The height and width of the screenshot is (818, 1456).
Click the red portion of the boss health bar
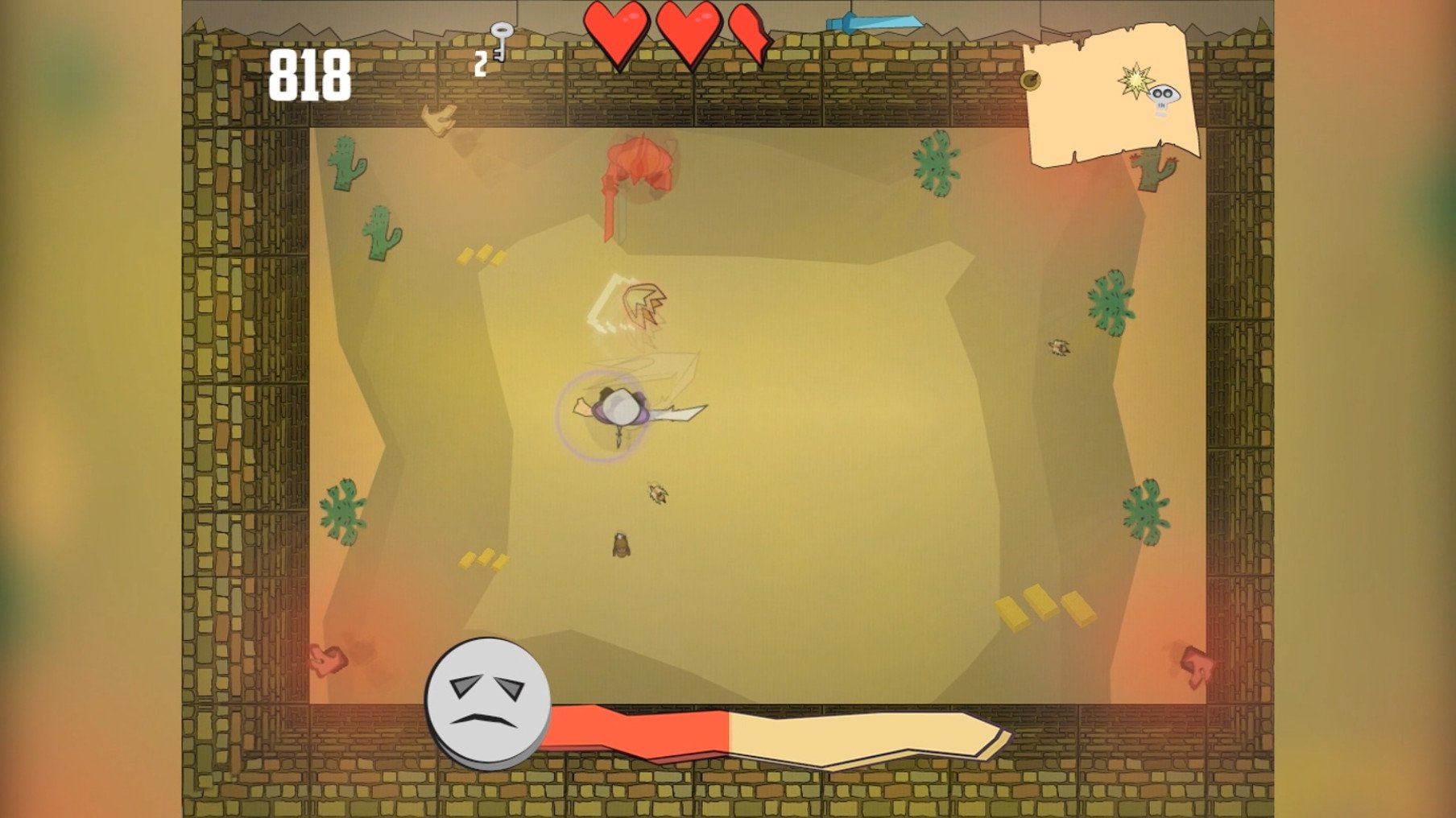pos(636,731)
